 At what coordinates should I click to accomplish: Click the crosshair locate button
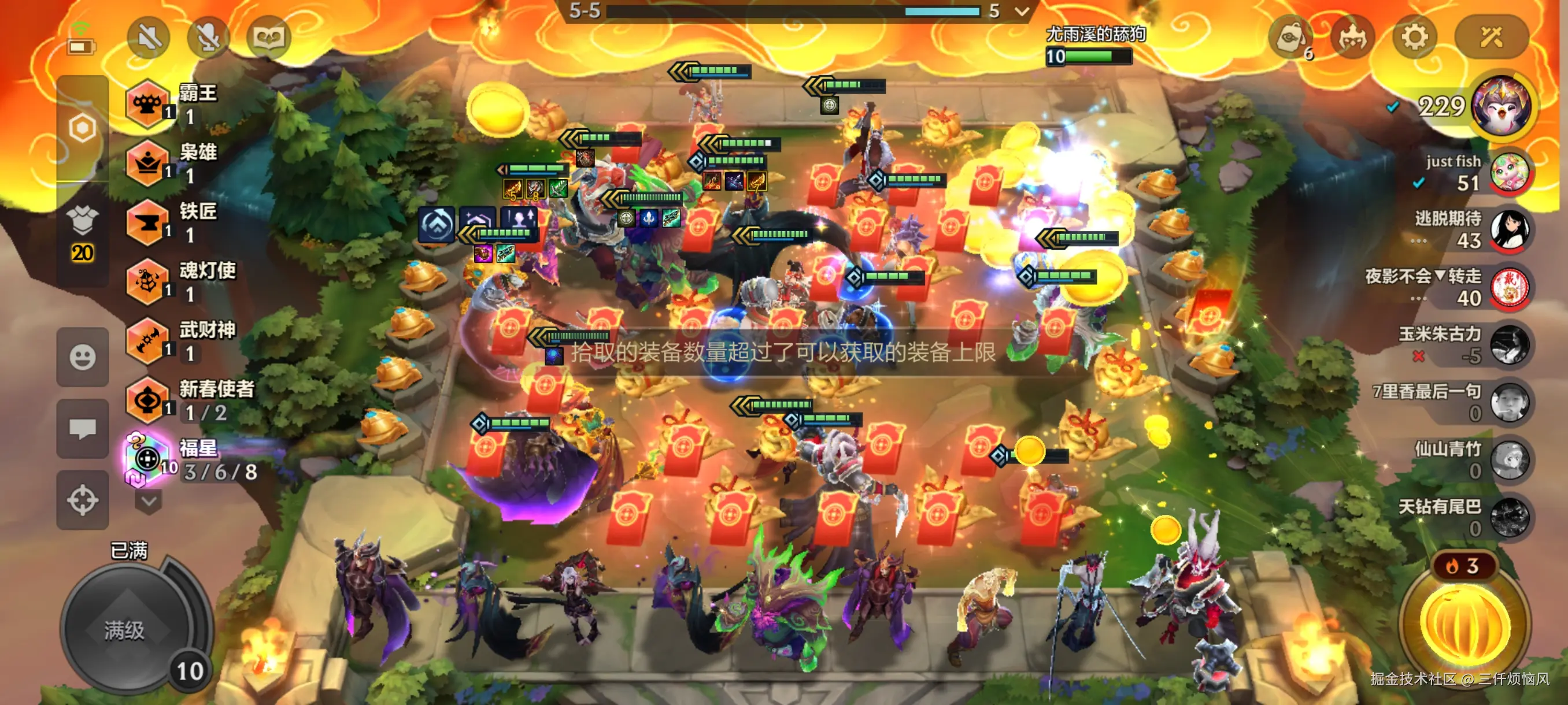(x=82, y=500)
